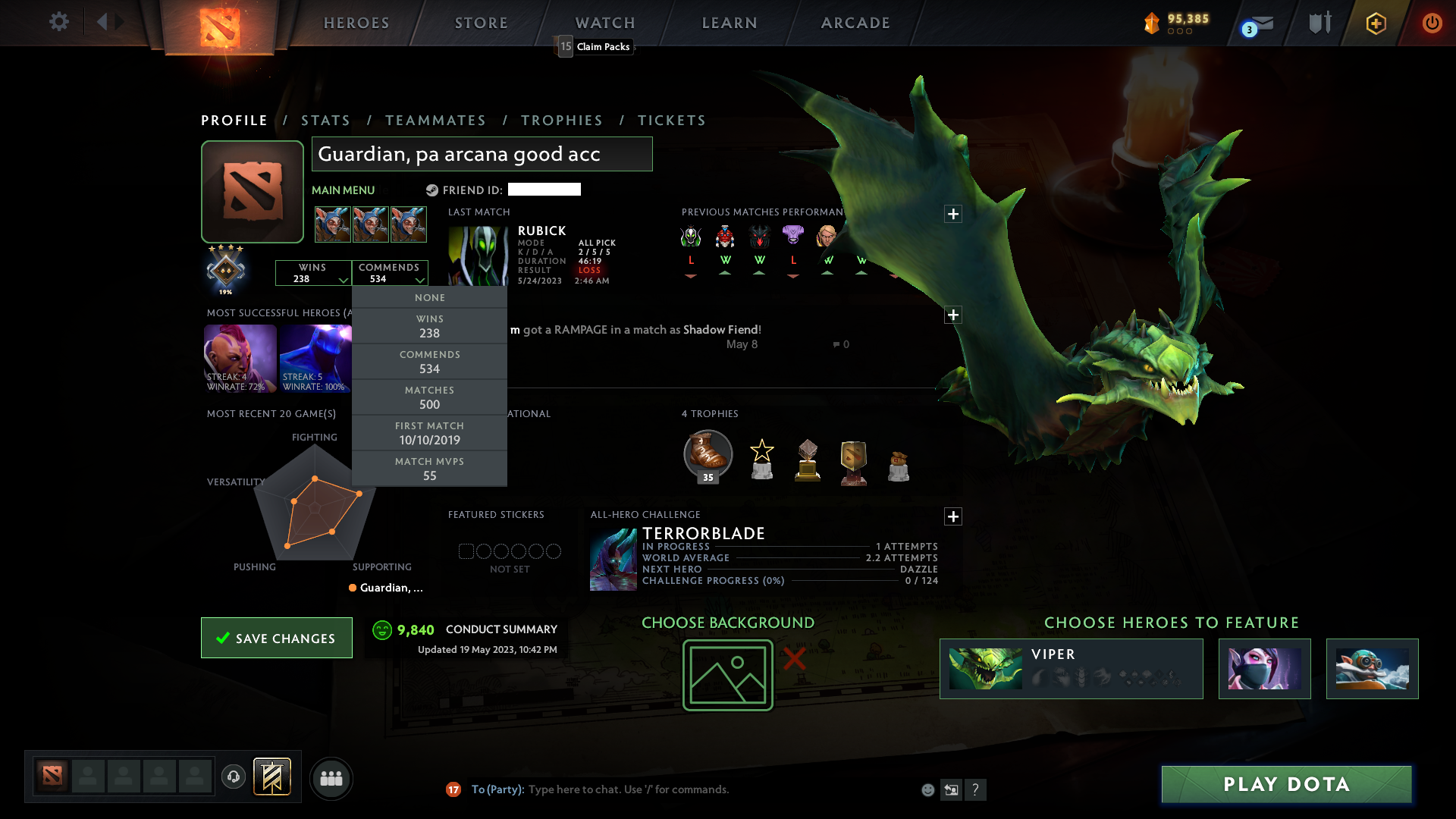Select MATCHES from the open commends dropdown
The image size is (1456, 819).
(x=429, y=397)
